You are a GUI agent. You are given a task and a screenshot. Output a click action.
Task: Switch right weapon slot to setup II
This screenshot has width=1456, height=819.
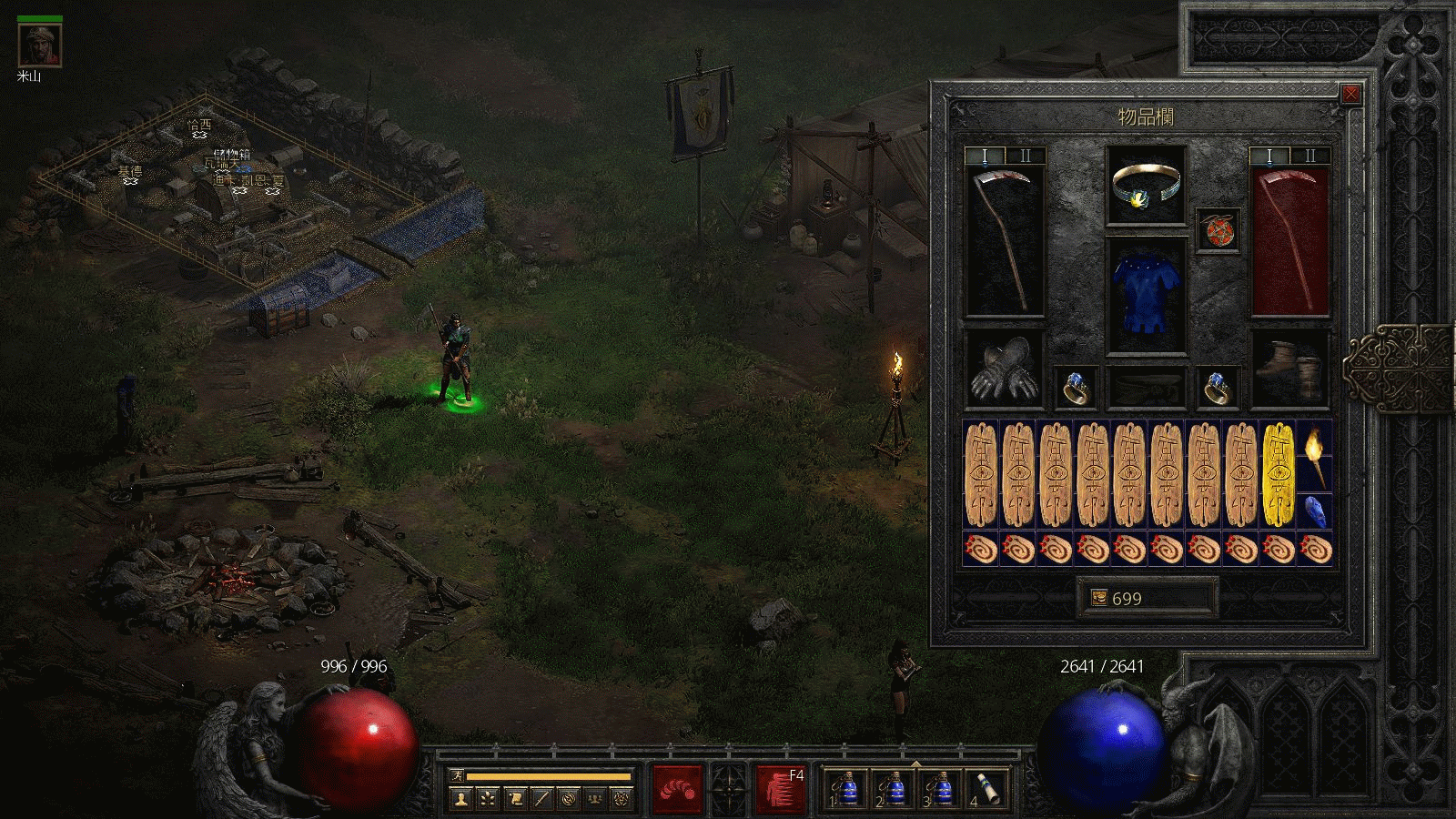[x=1310, y=155]
